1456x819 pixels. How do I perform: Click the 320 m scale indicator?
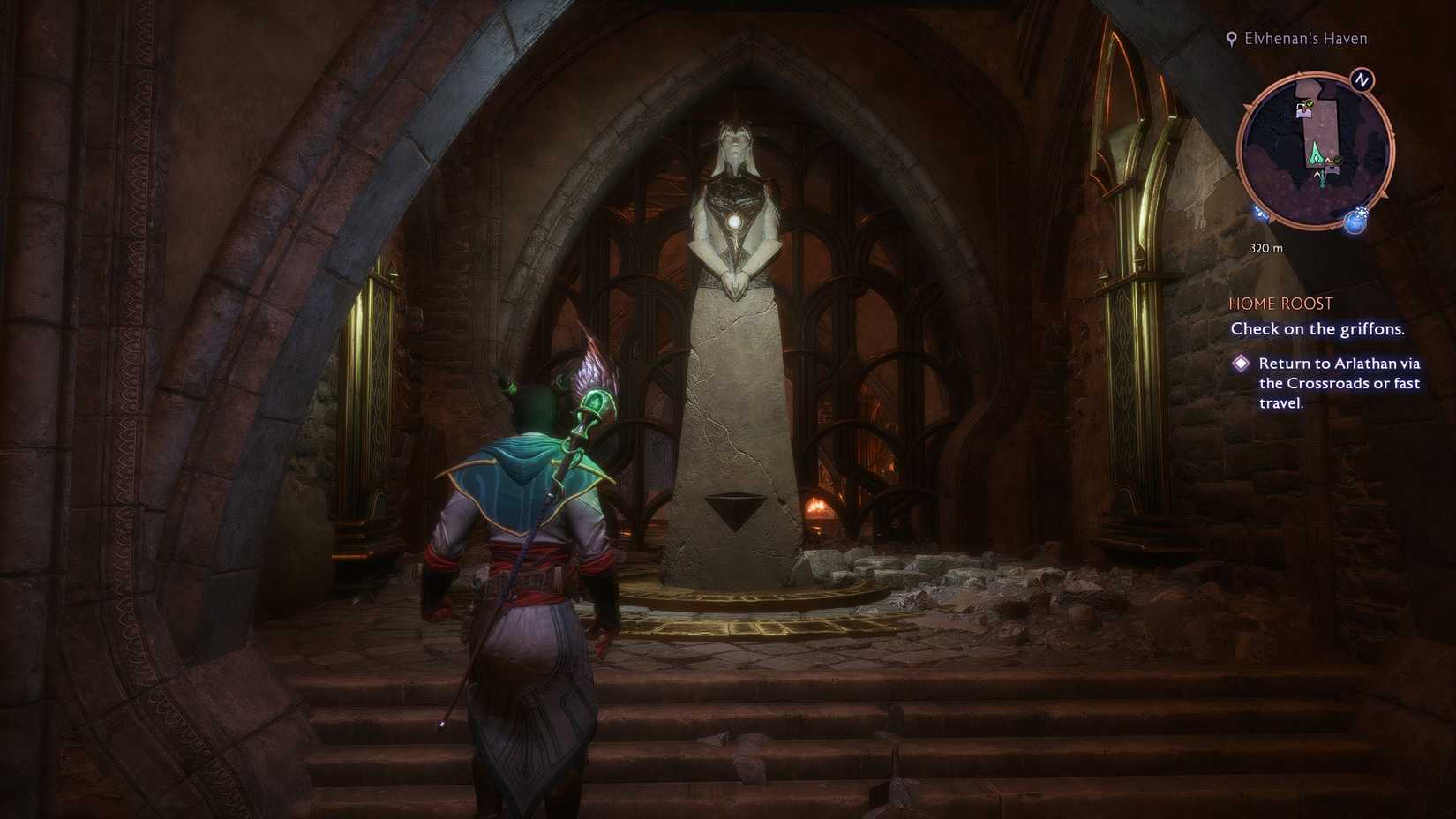pos(1267,248)
